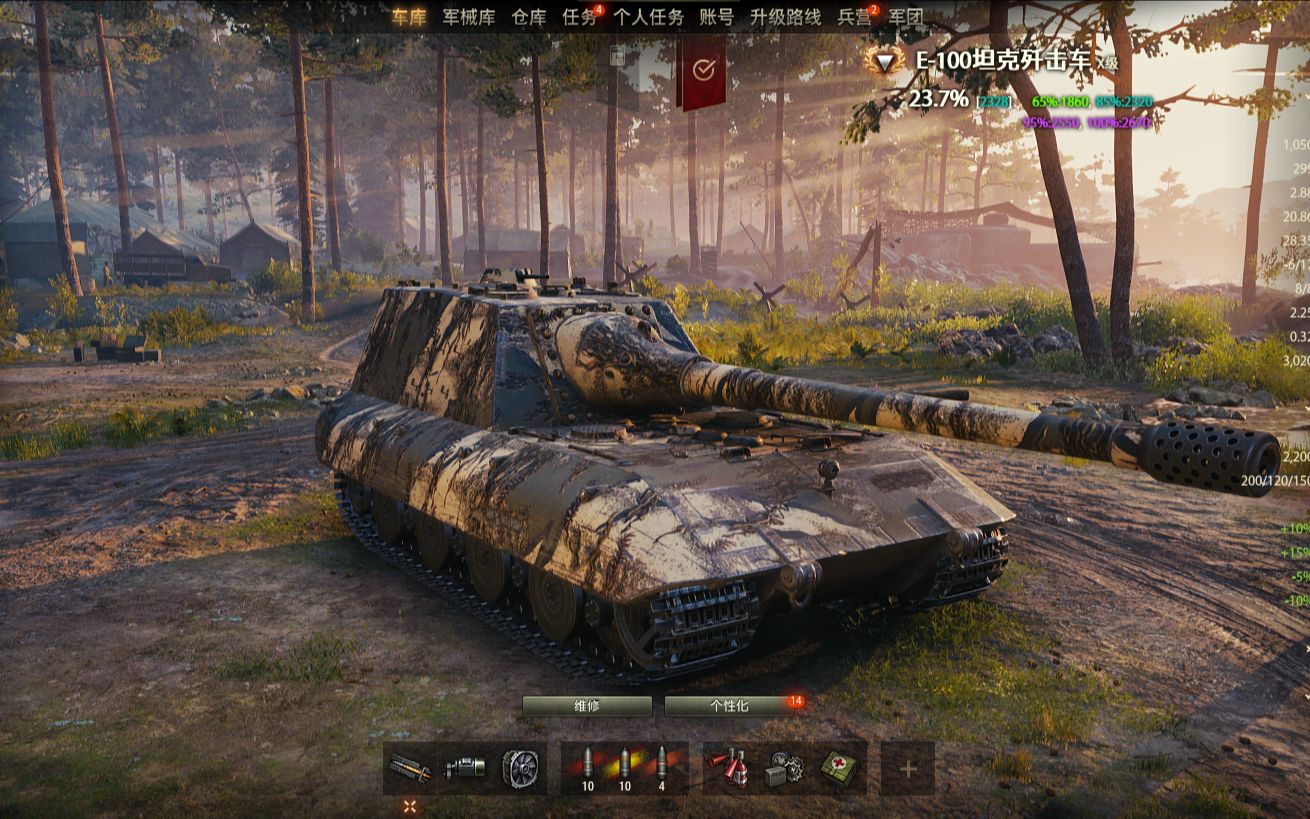Open 个性化 customization for the tank
This screenshot has height=819, width=1310.
pos(729,706)
